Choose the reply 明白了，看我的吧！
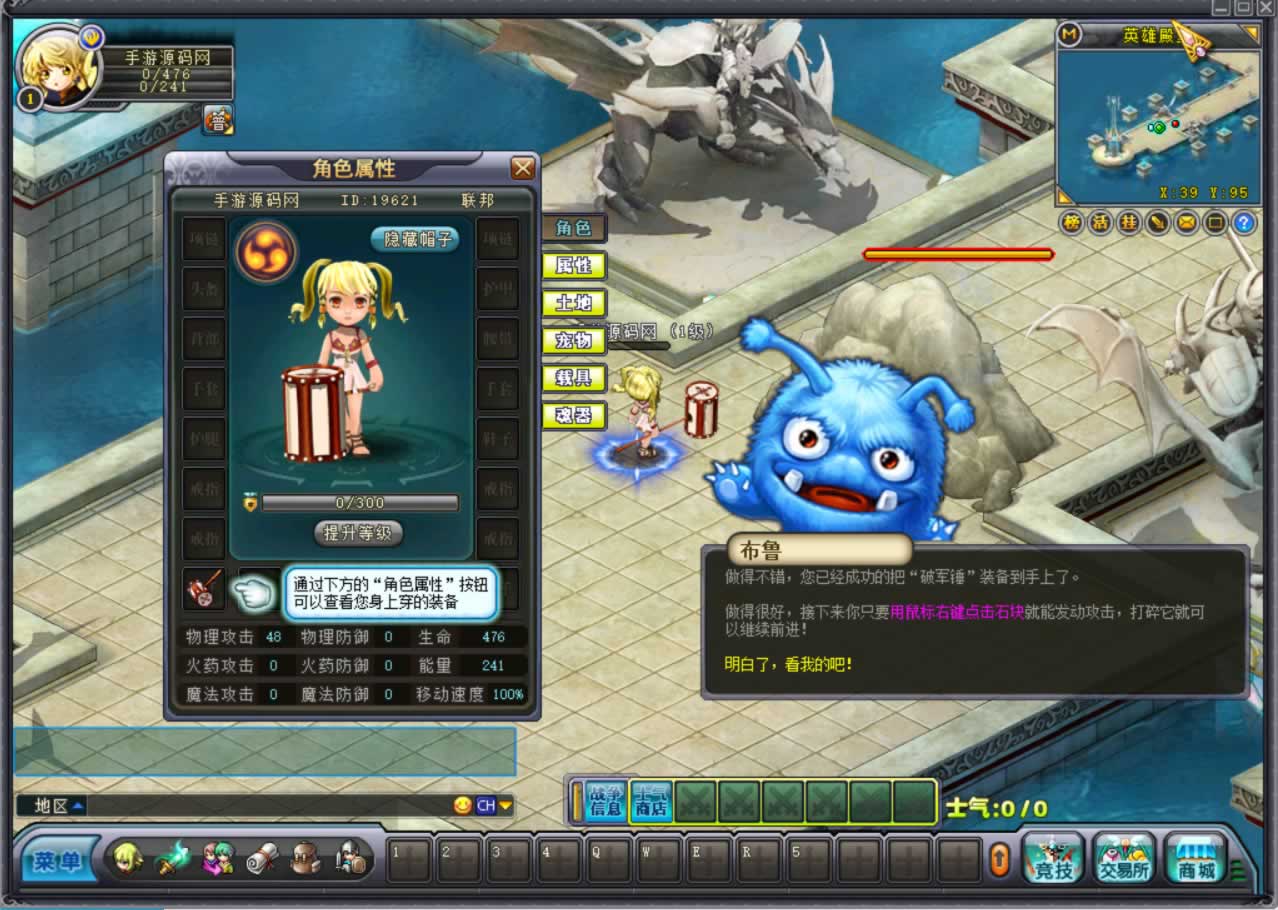This screenshot has width=1278, height=910. tap(788, 663)
